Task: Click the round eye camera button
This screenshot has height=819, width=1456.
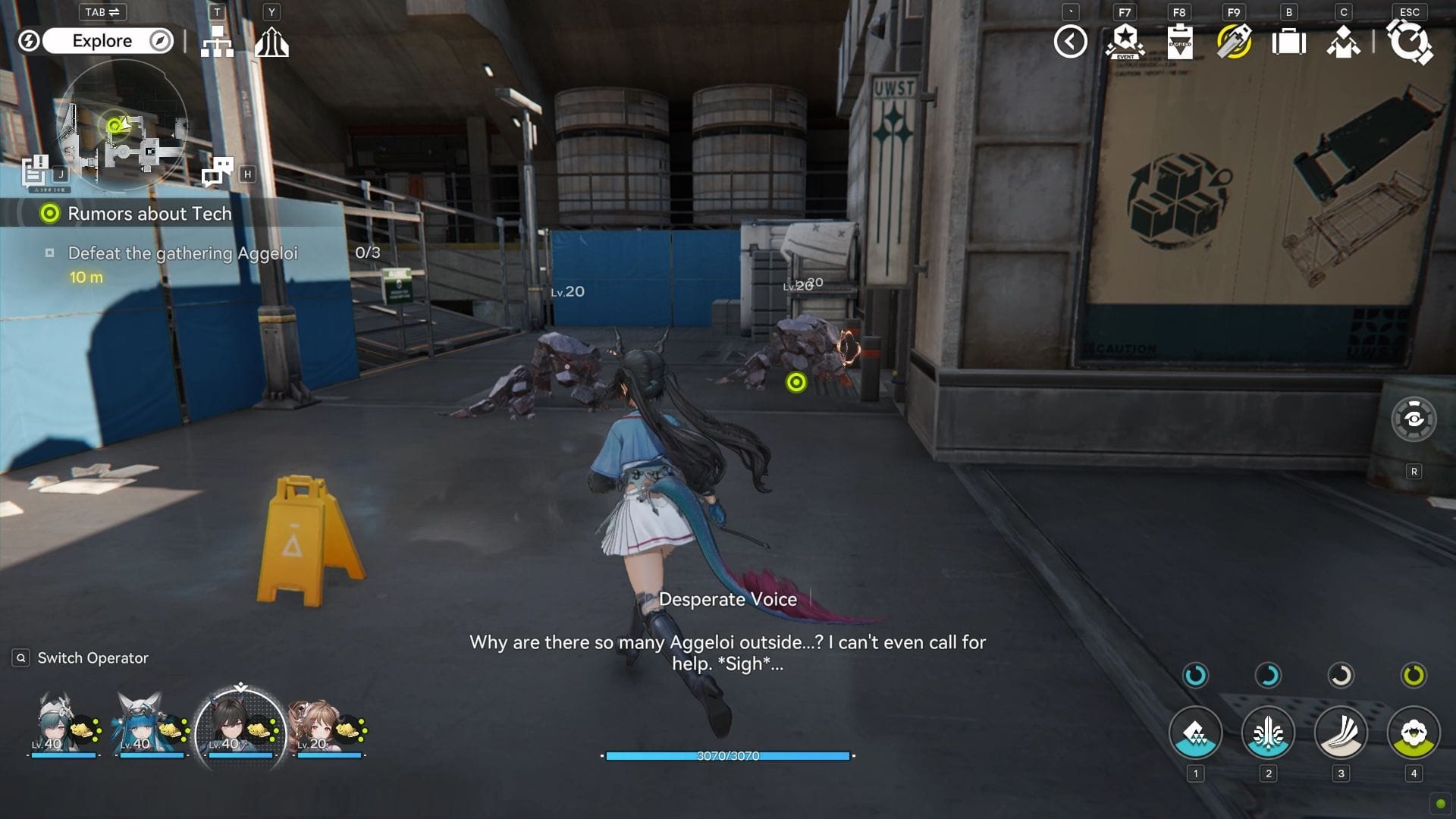Action: (1414, 419)
